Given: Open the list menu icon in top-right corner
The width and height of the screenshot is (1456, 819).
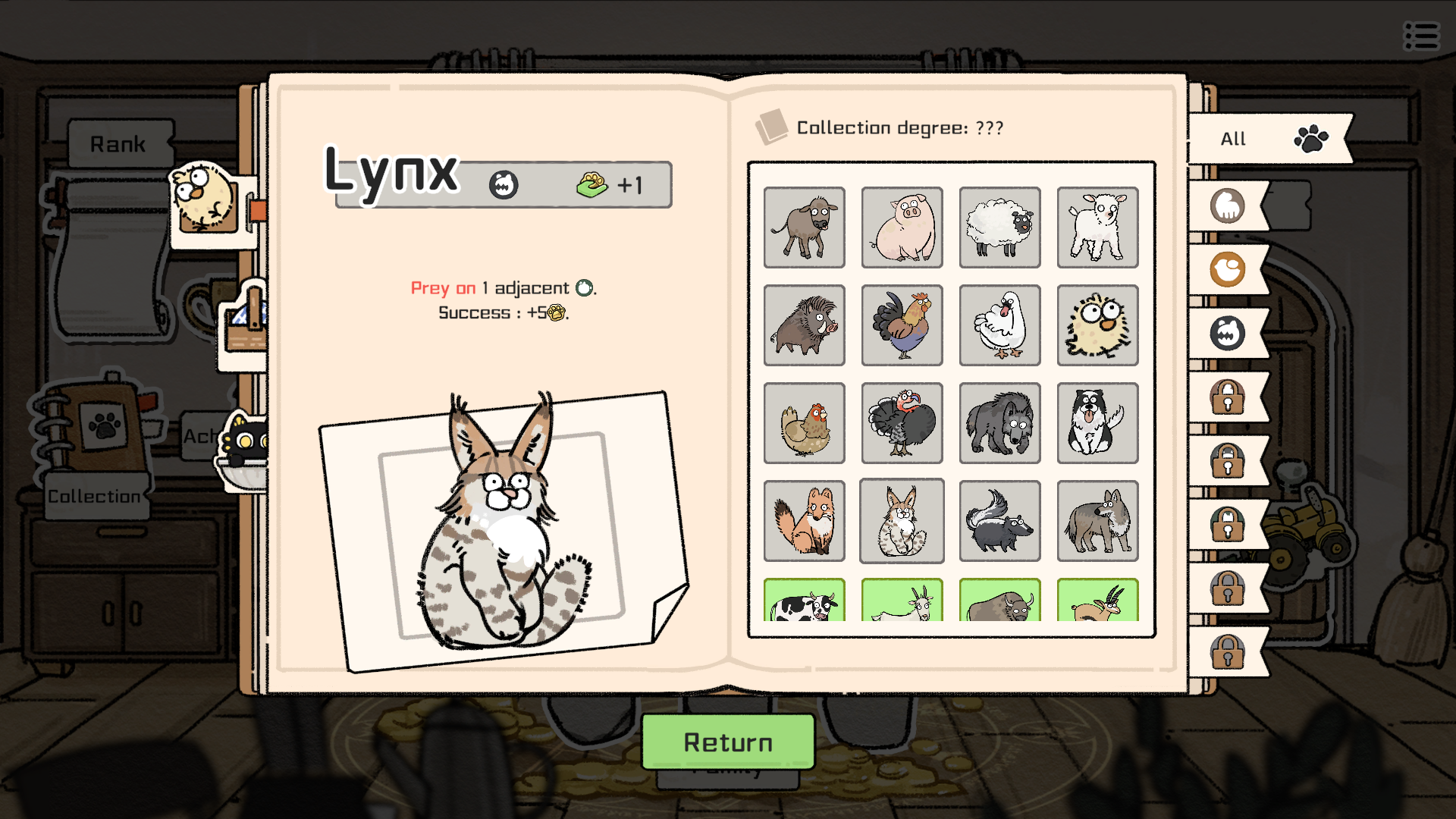Looking at the screenshot, I should click(x=1421, y=36).
